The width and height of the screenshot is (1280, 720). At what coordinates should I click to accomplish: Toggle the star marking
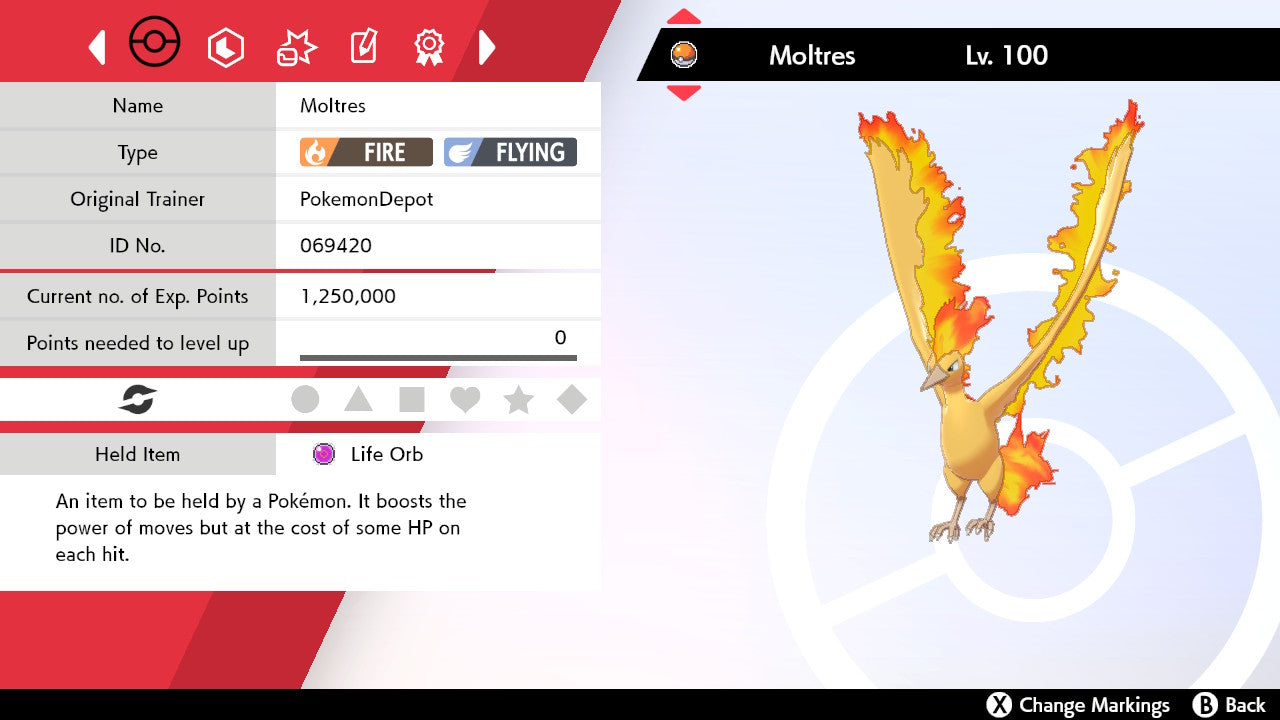518,400
